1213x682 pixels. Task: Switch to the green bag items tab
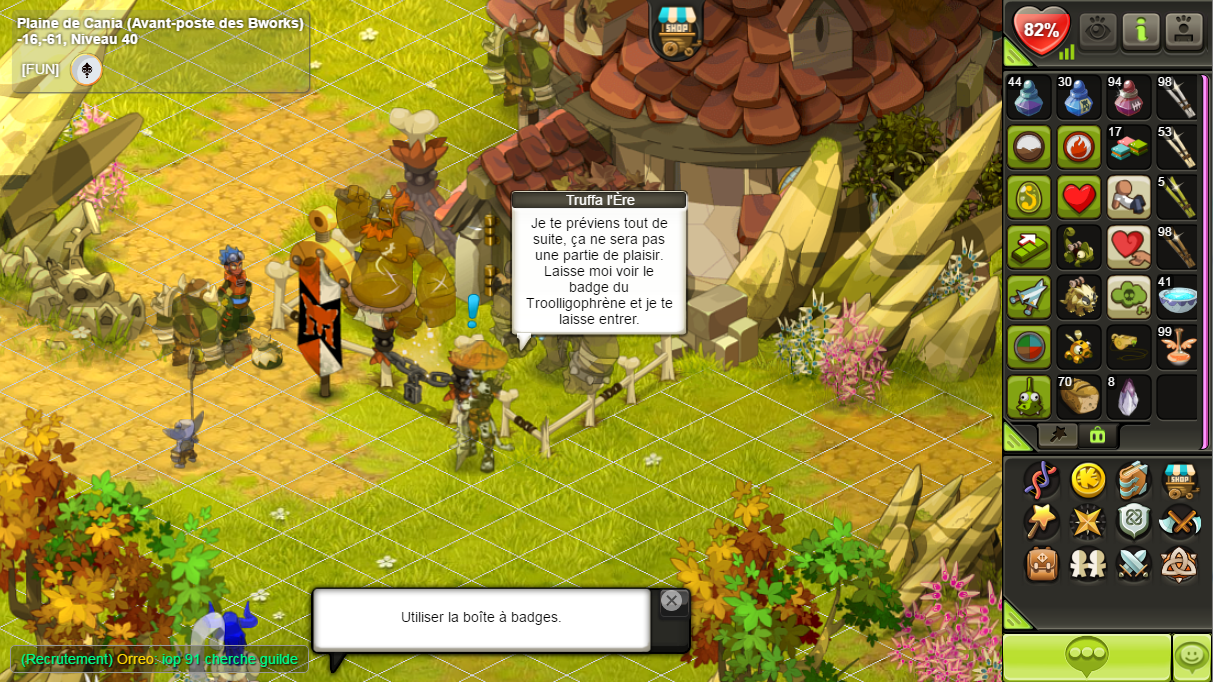point(1097,435)
